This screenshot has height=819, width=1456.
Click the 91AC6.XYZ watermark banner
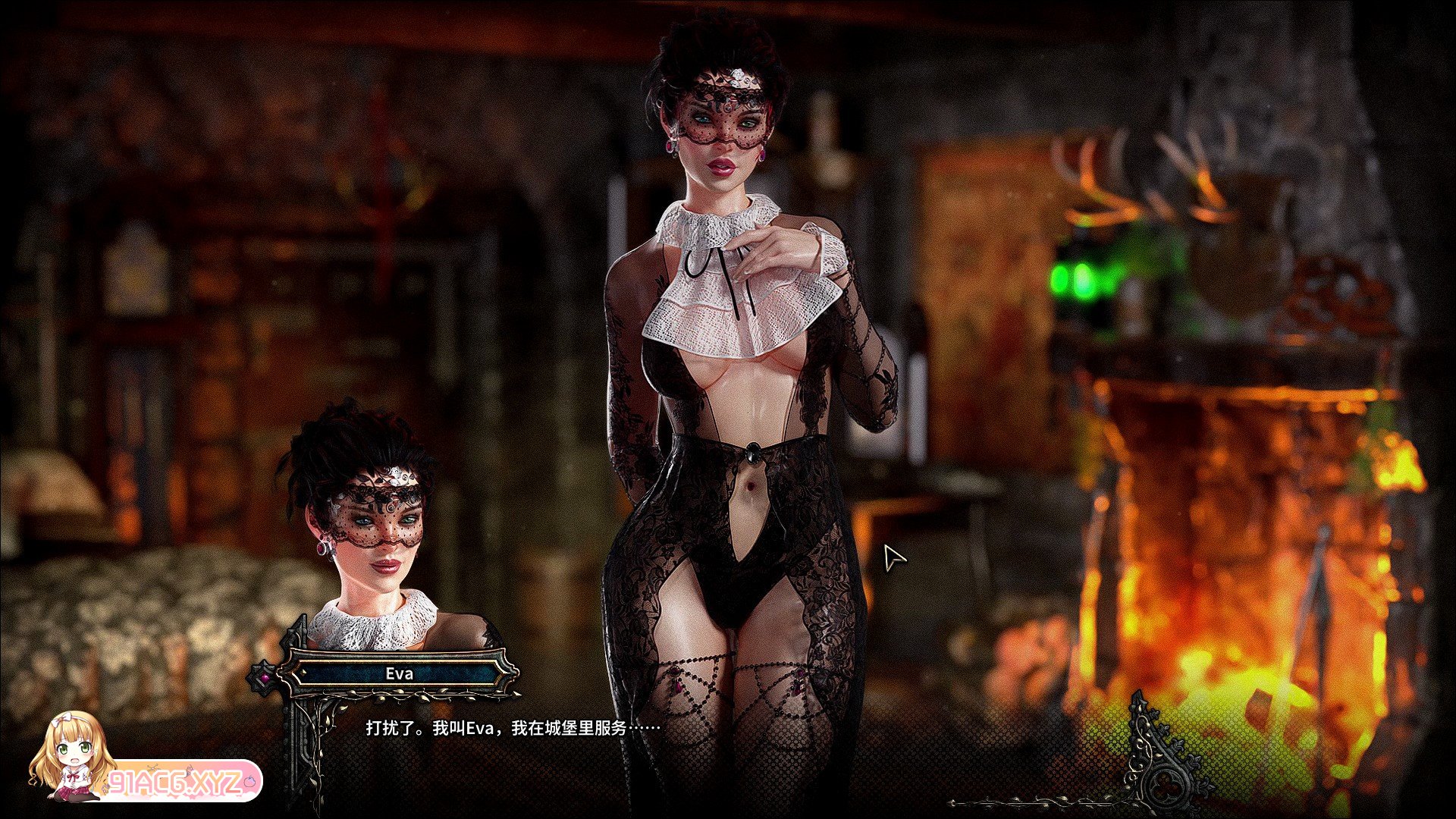tap(182, 781)
